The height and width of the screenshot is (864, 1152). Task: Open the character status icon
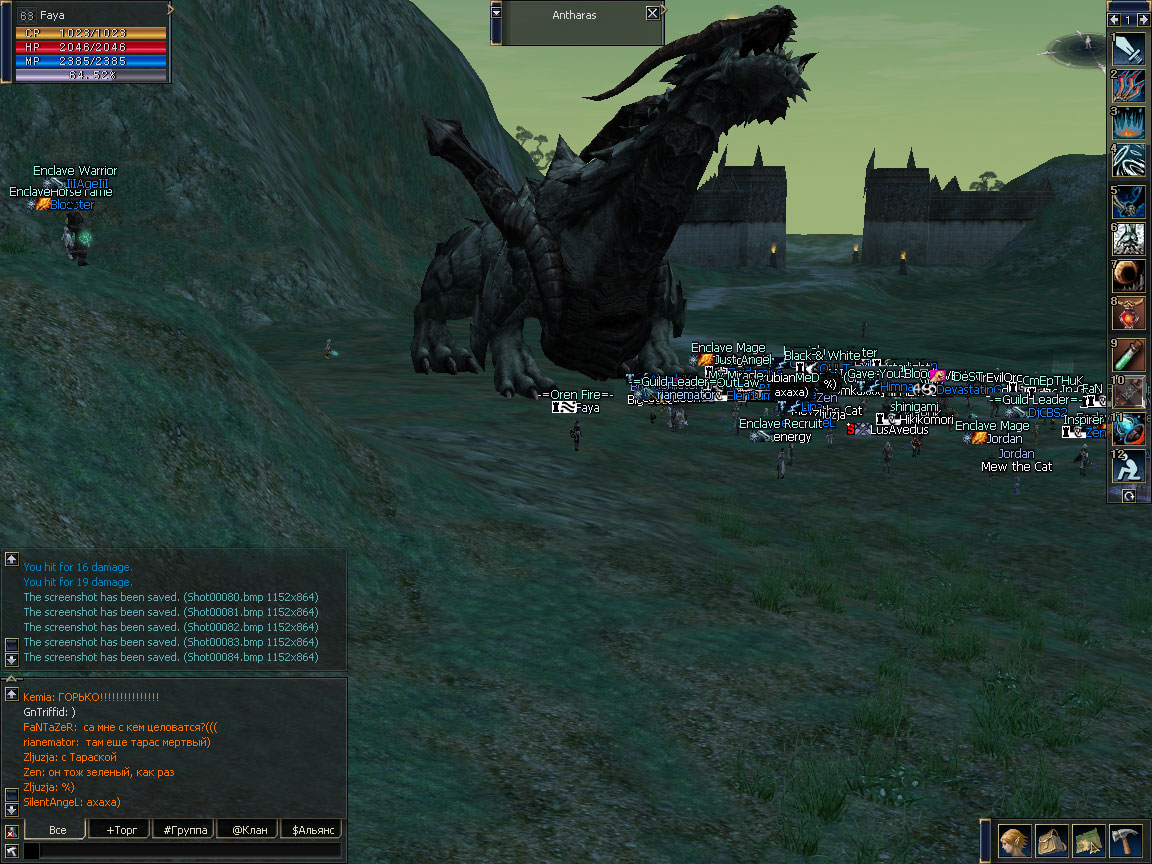point(1015,841)
